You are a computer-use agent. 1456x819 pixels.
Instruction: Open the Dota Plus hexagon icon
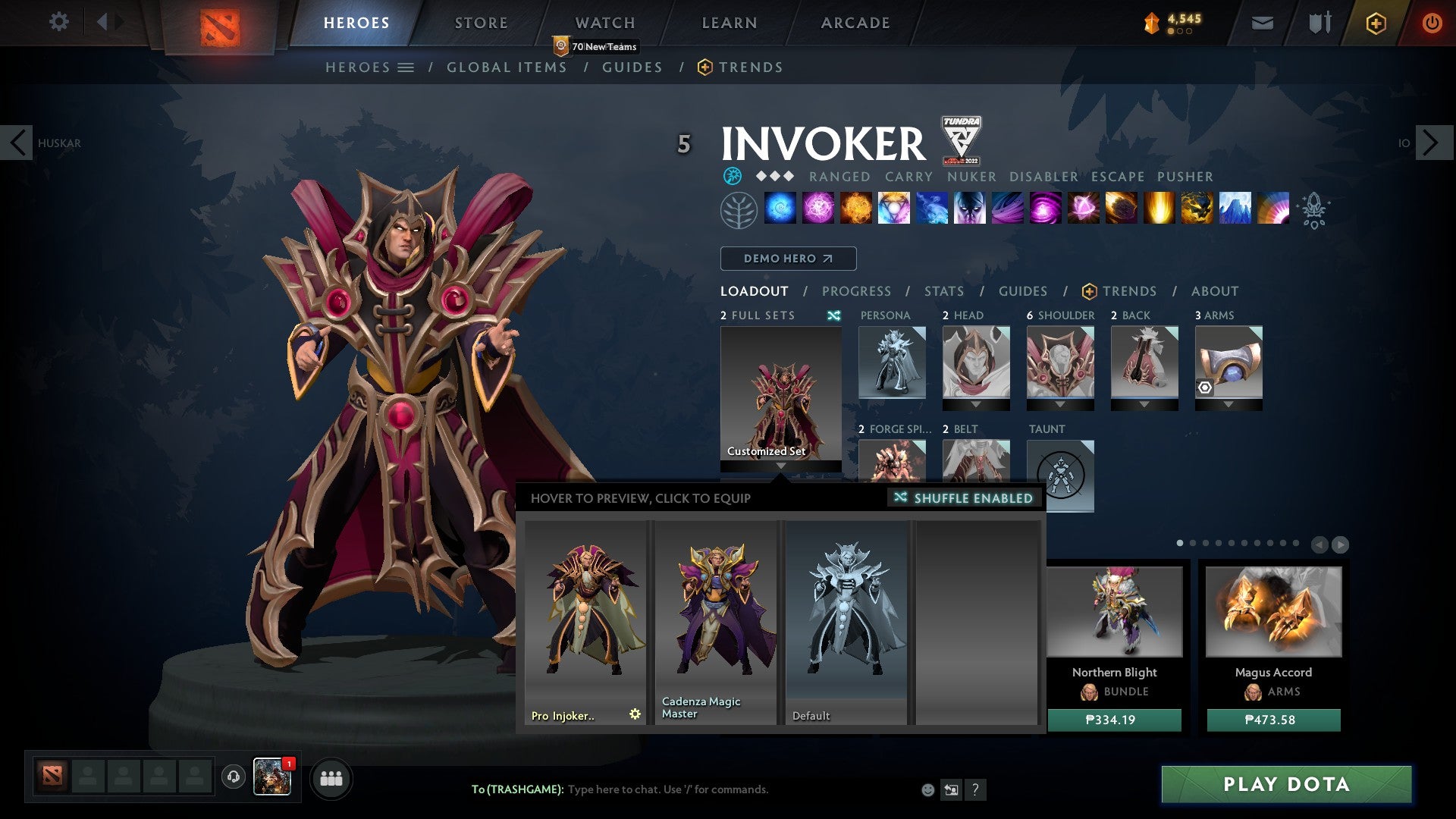coord(1376,23)
